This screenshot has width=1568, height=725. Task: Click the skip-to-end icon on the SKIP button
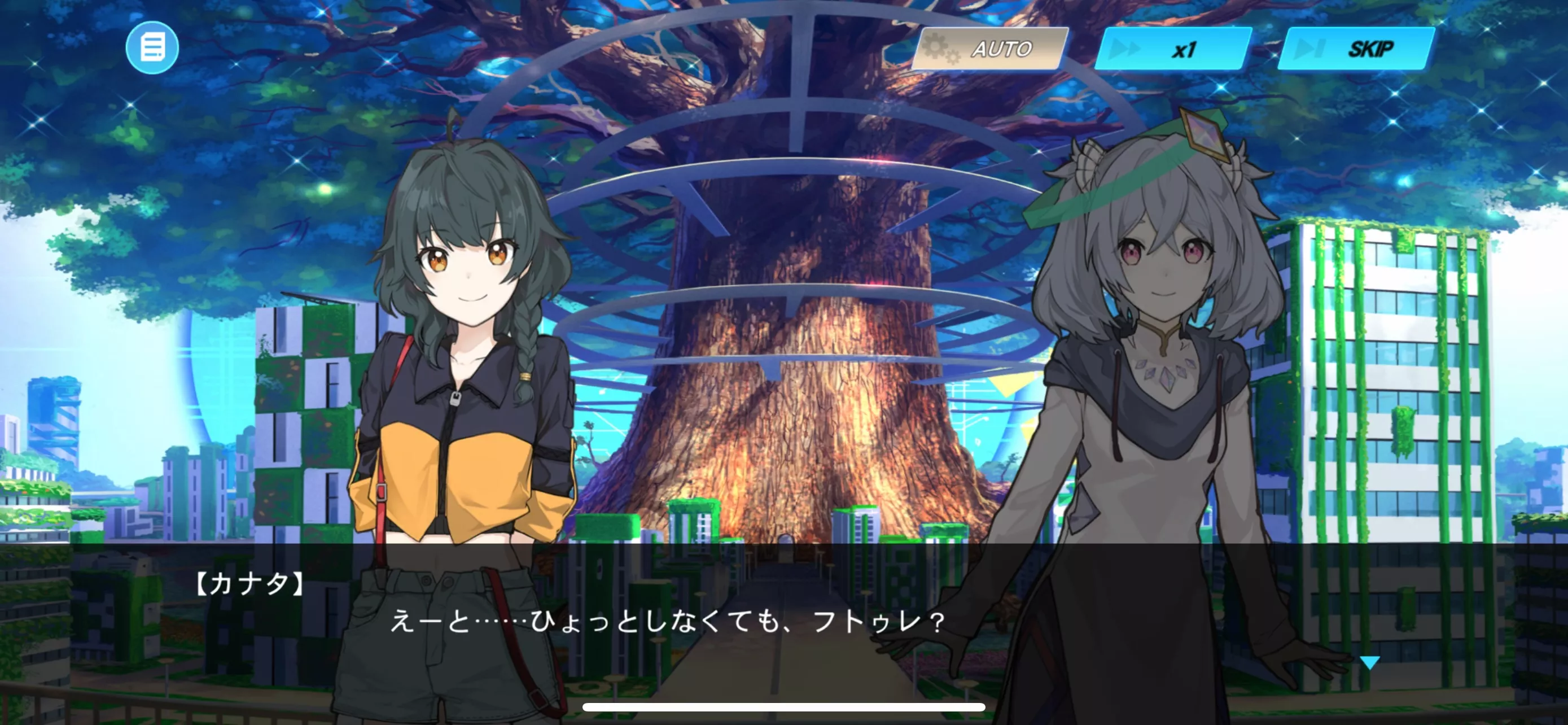pos(1309,49)
